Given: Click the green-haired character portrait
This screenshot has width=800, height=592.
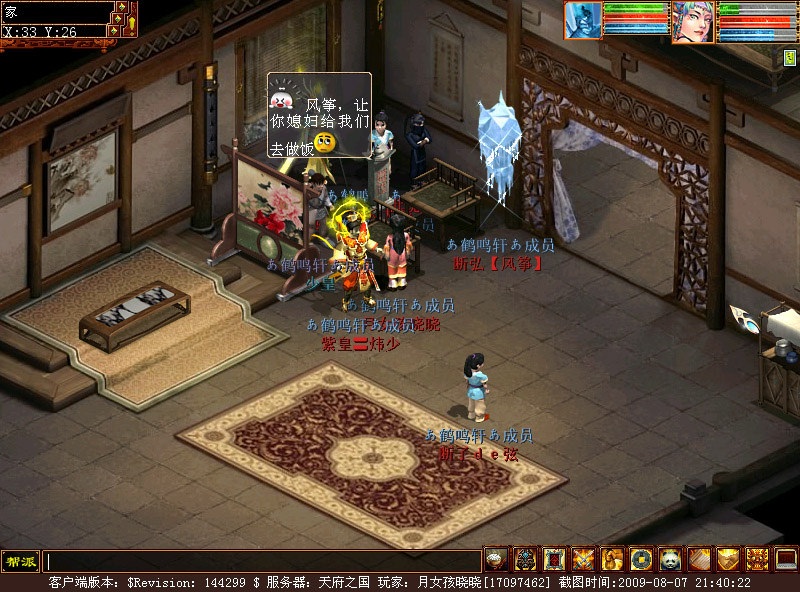Looking at the screenshot, I should (692, 21).
